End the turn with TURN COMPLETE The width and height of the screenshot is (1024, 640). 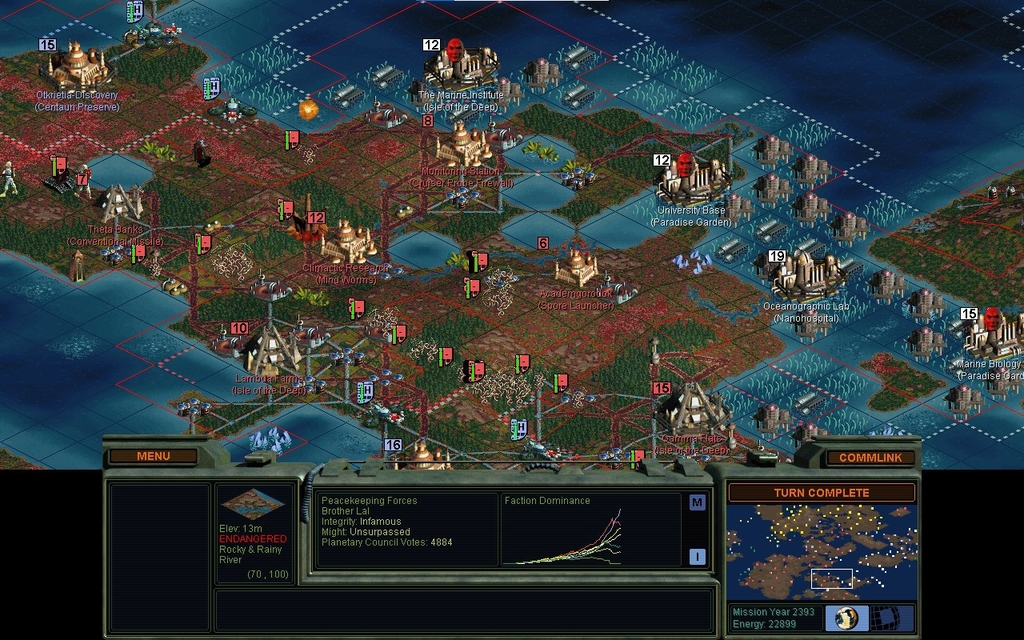click(820, 493)
